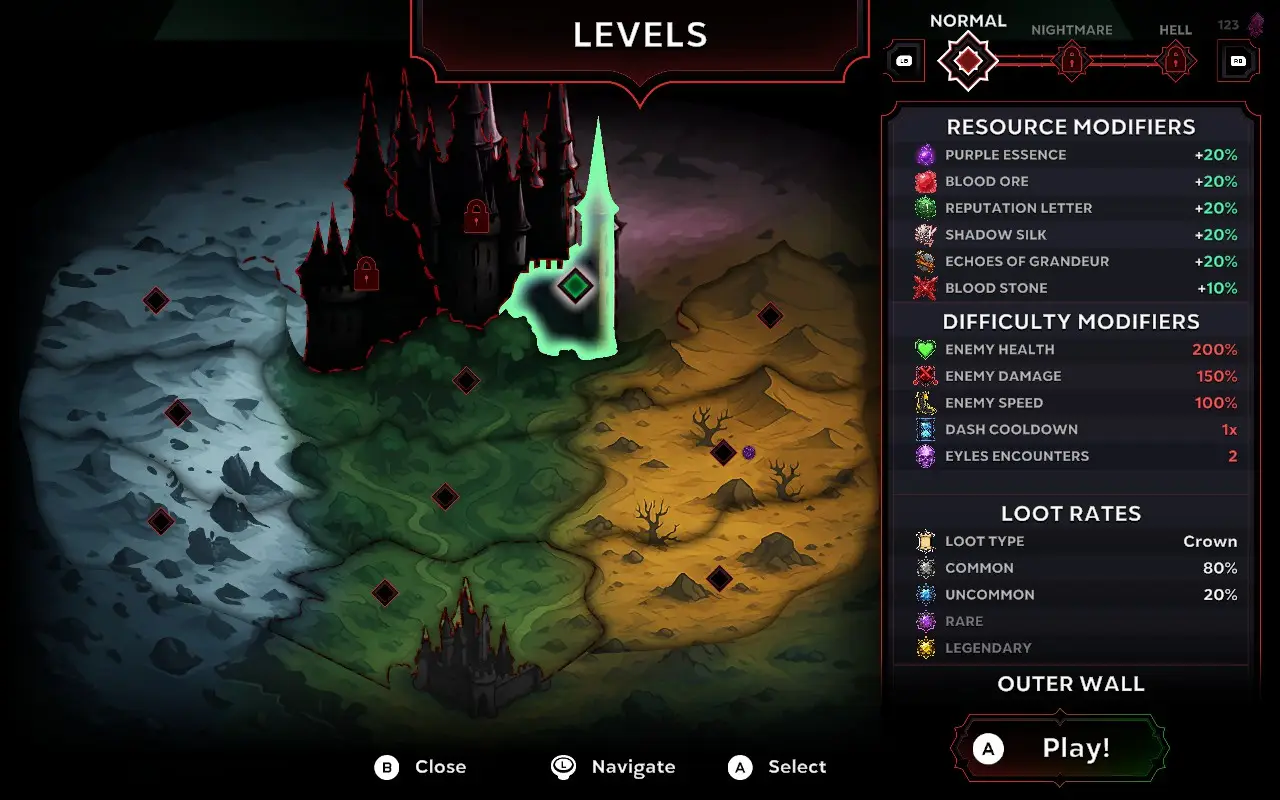Click the locked Hell difficulty
1280x800 pixels.
tap(1174, 60)
